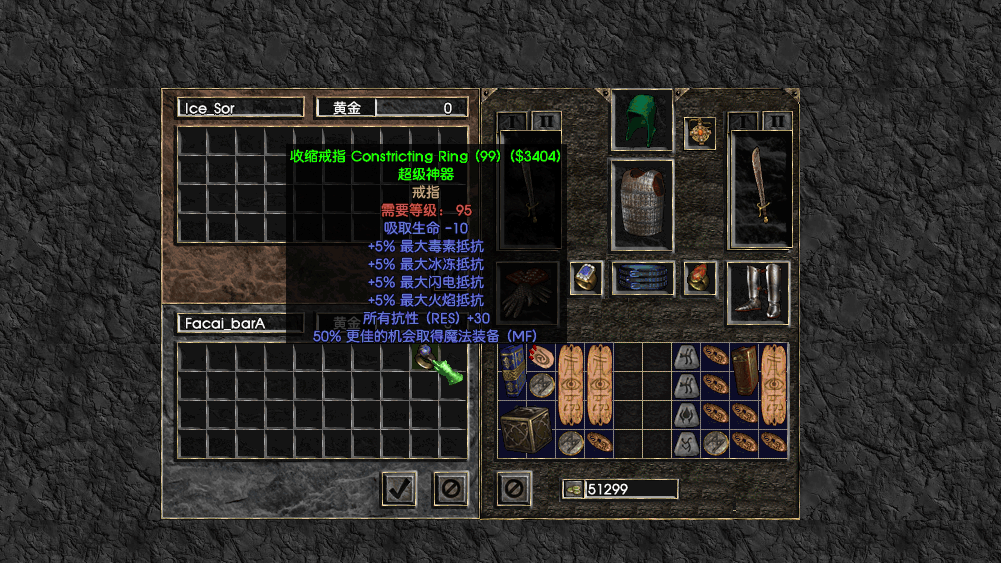This screenshot has height=563, width=1001.
Task: Choose the blue belt slot
Action: click(x=641, y=278)
